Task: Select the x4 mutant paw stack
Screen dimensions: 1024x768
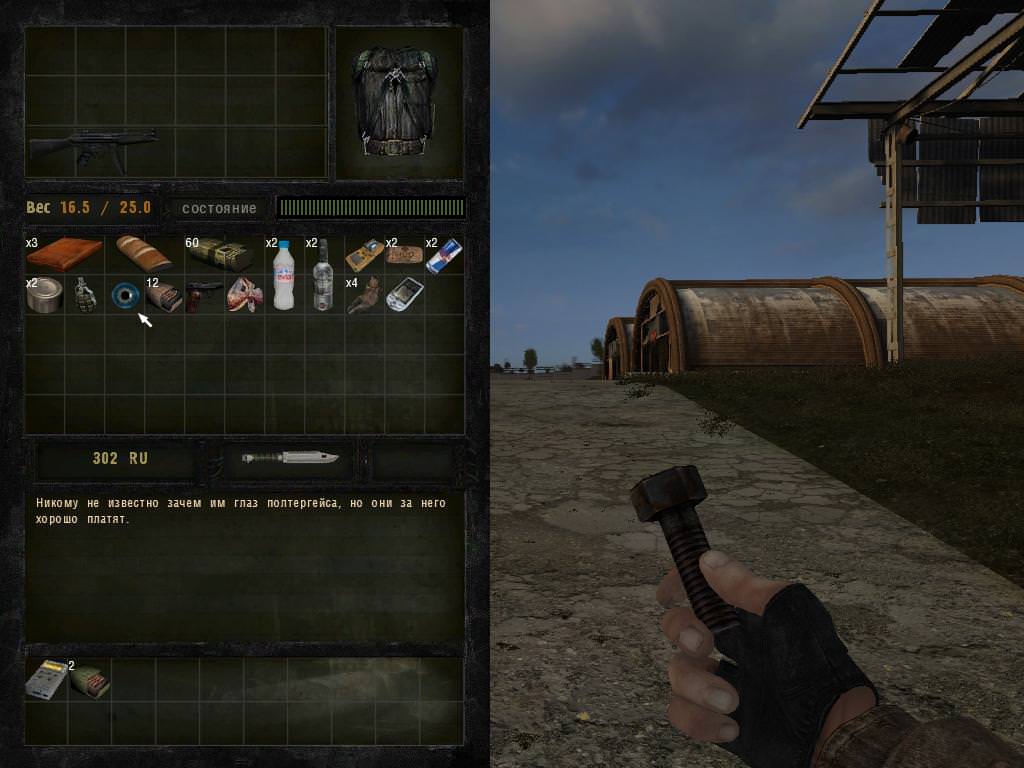Action: click(363, 296)
